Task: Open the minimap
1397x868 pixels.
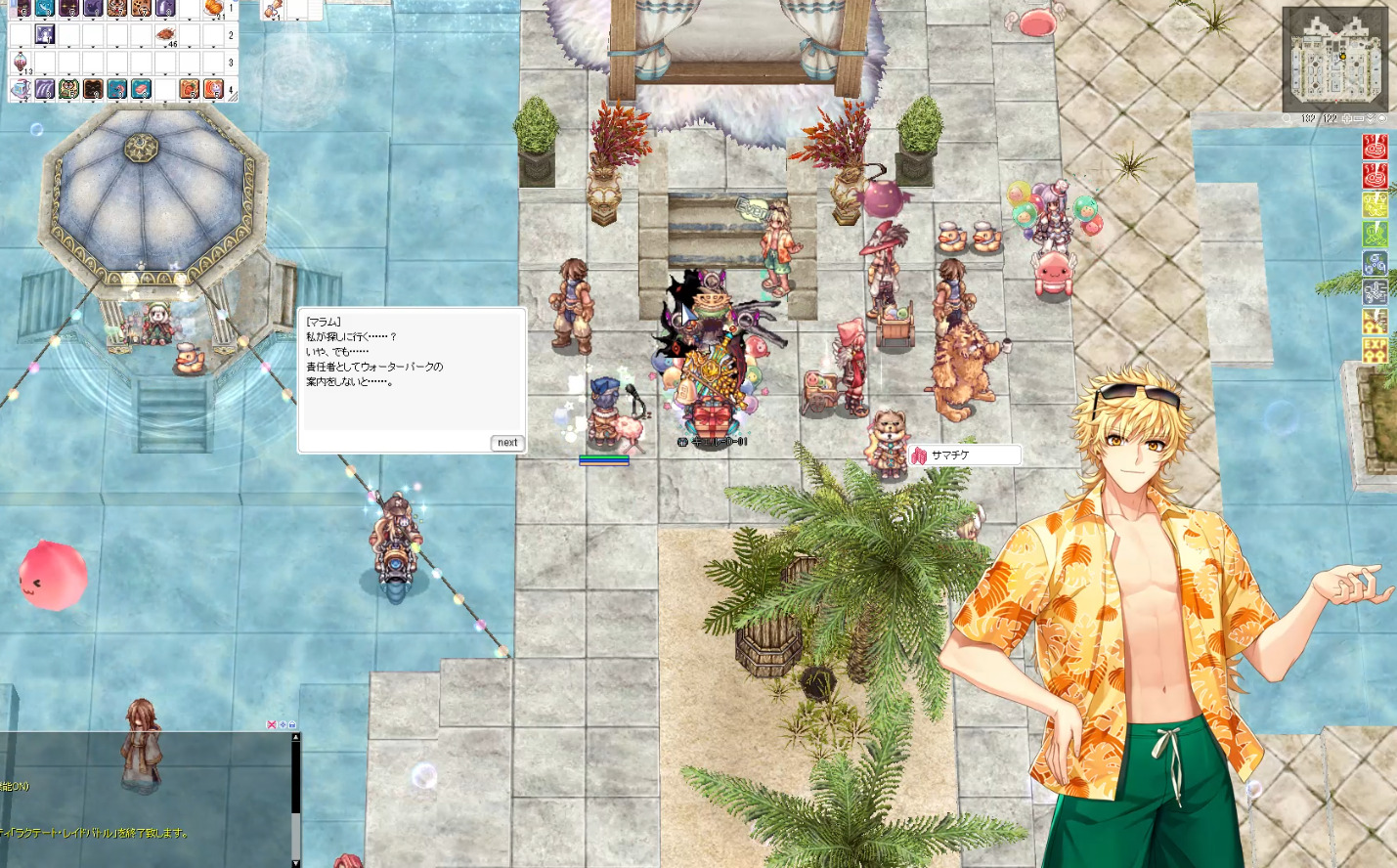Action: coord(1334,60)
